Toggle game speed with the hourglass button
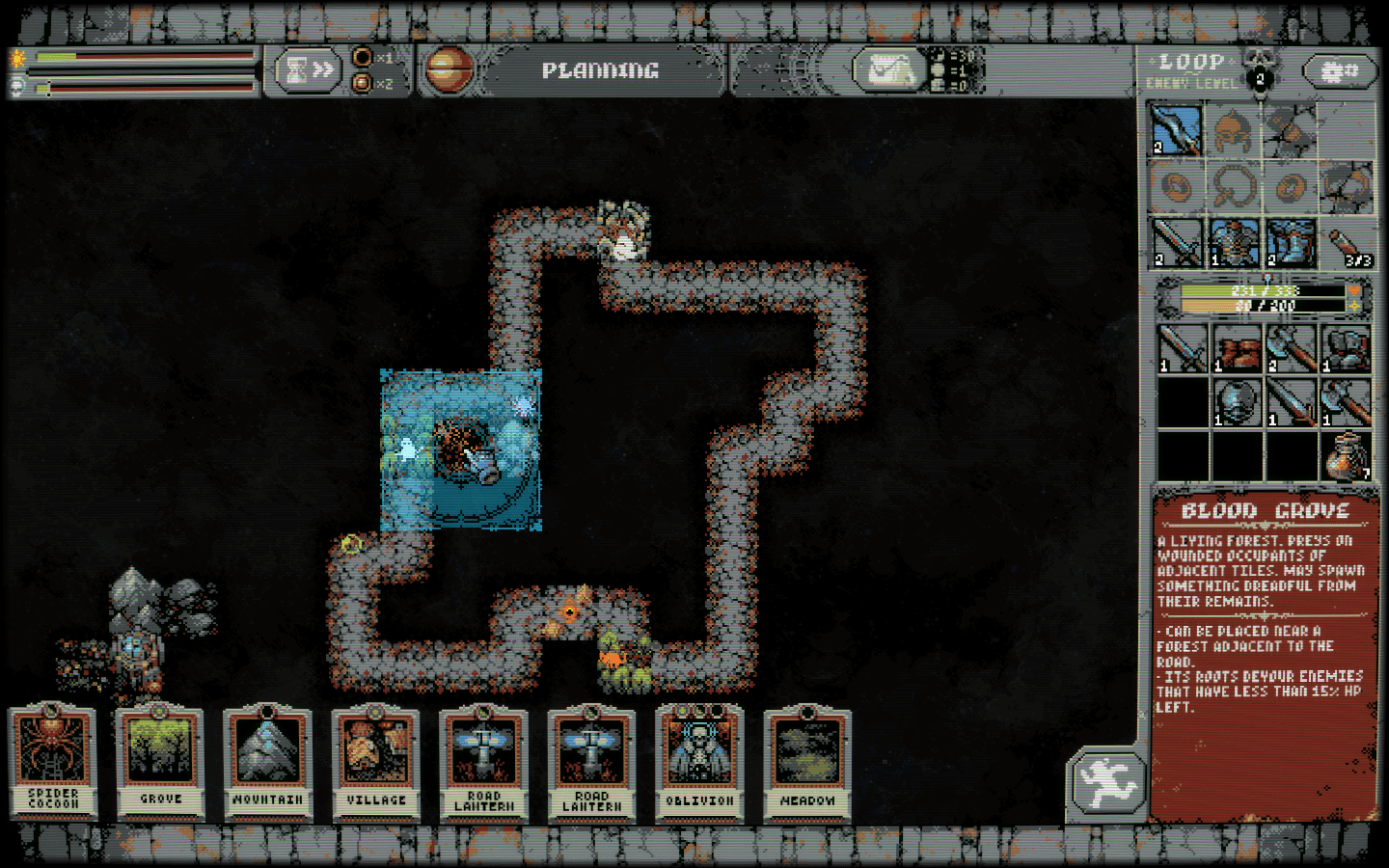 [x=309, y=70]
